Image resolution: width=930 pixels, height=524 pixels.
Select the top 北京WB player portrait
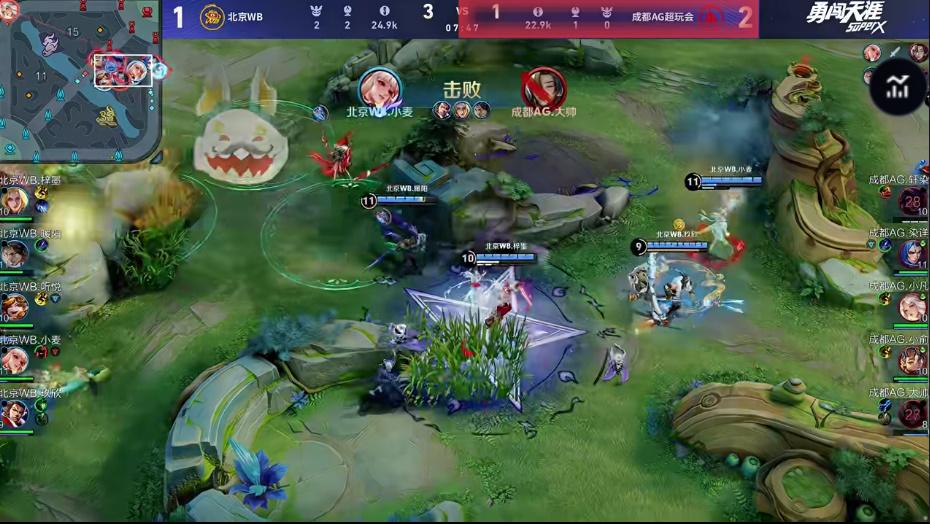[14, 201]
